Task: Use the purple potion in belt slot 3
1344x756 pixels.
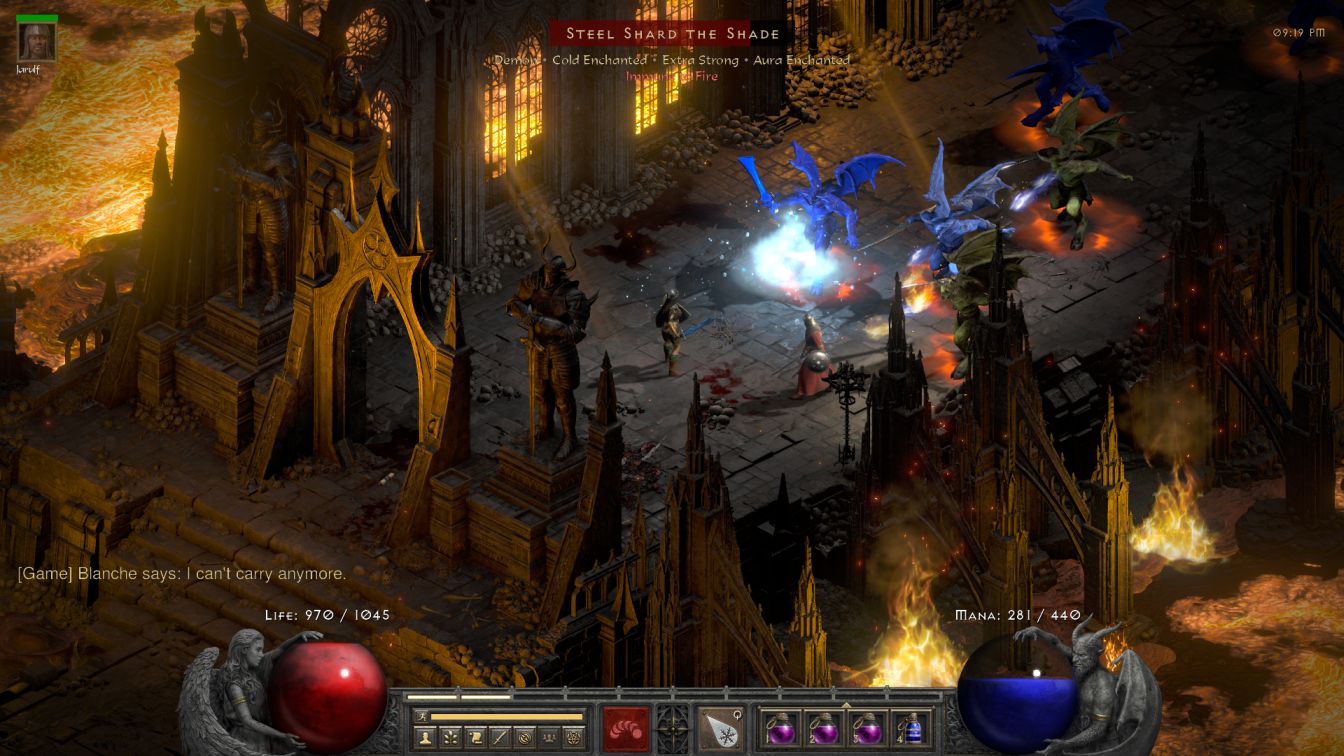Action: (x=867, y=728)
